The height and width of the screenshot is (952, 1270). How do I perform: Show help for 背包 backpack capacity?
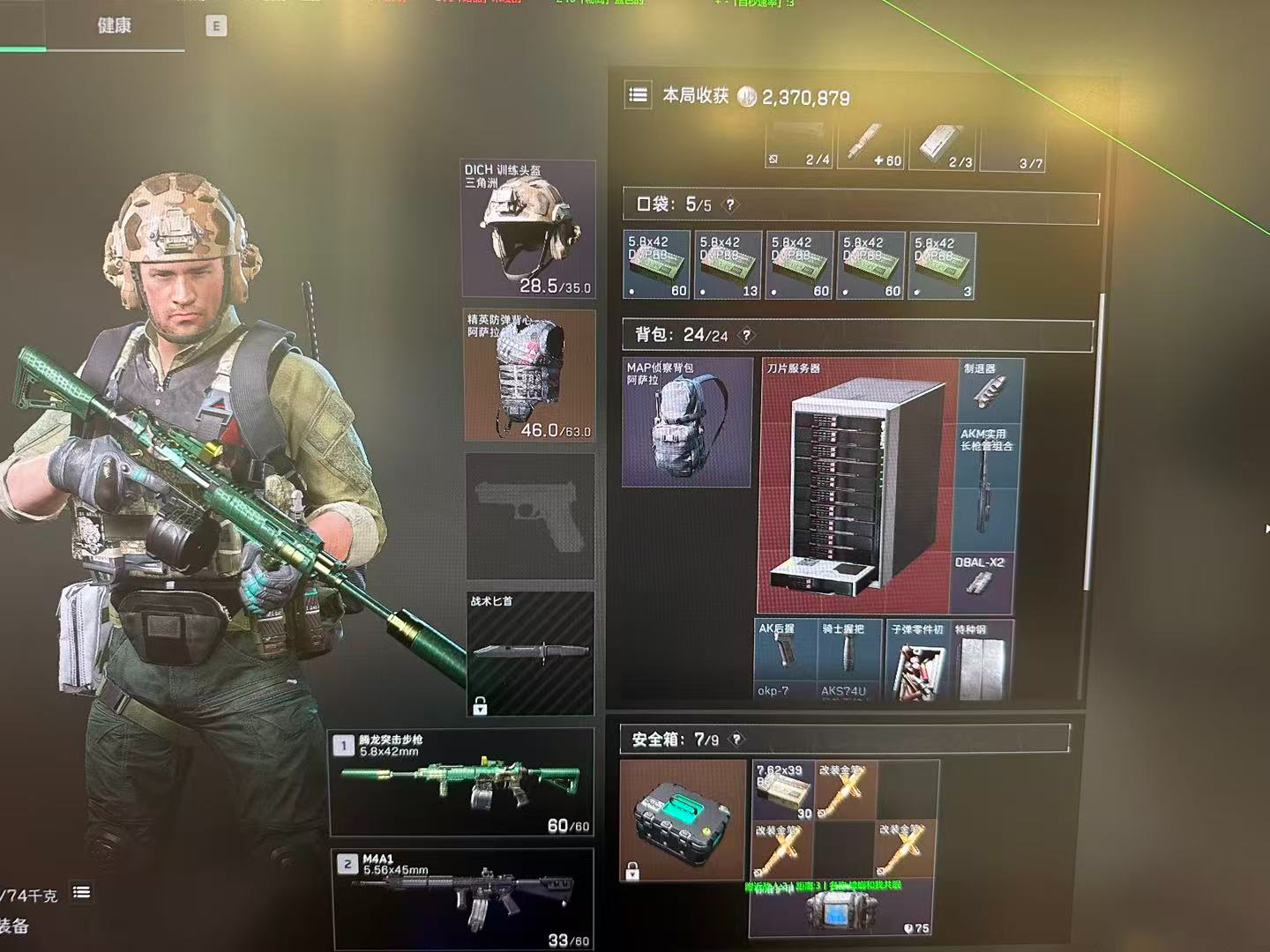(x=746, y=335)
